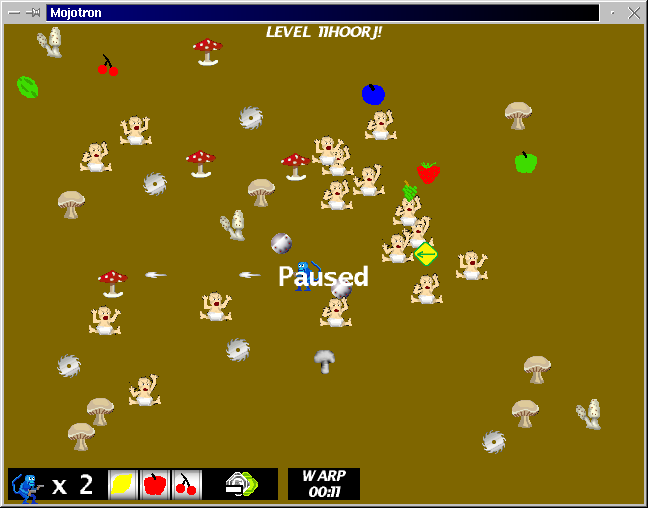Open the window menu in the title bar

coord(13,13)
